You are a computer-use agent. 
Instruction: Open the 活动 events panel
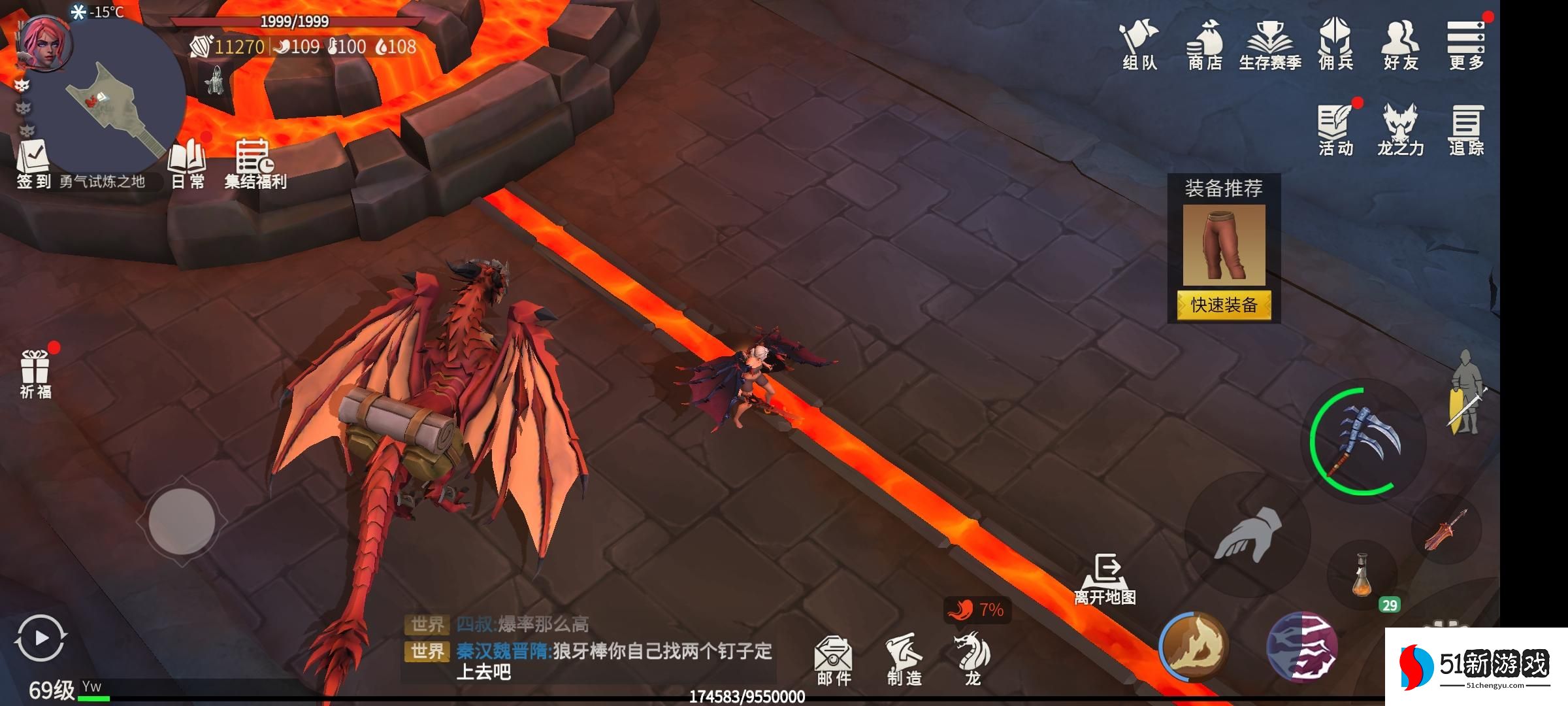click(x=1335, y=129)
